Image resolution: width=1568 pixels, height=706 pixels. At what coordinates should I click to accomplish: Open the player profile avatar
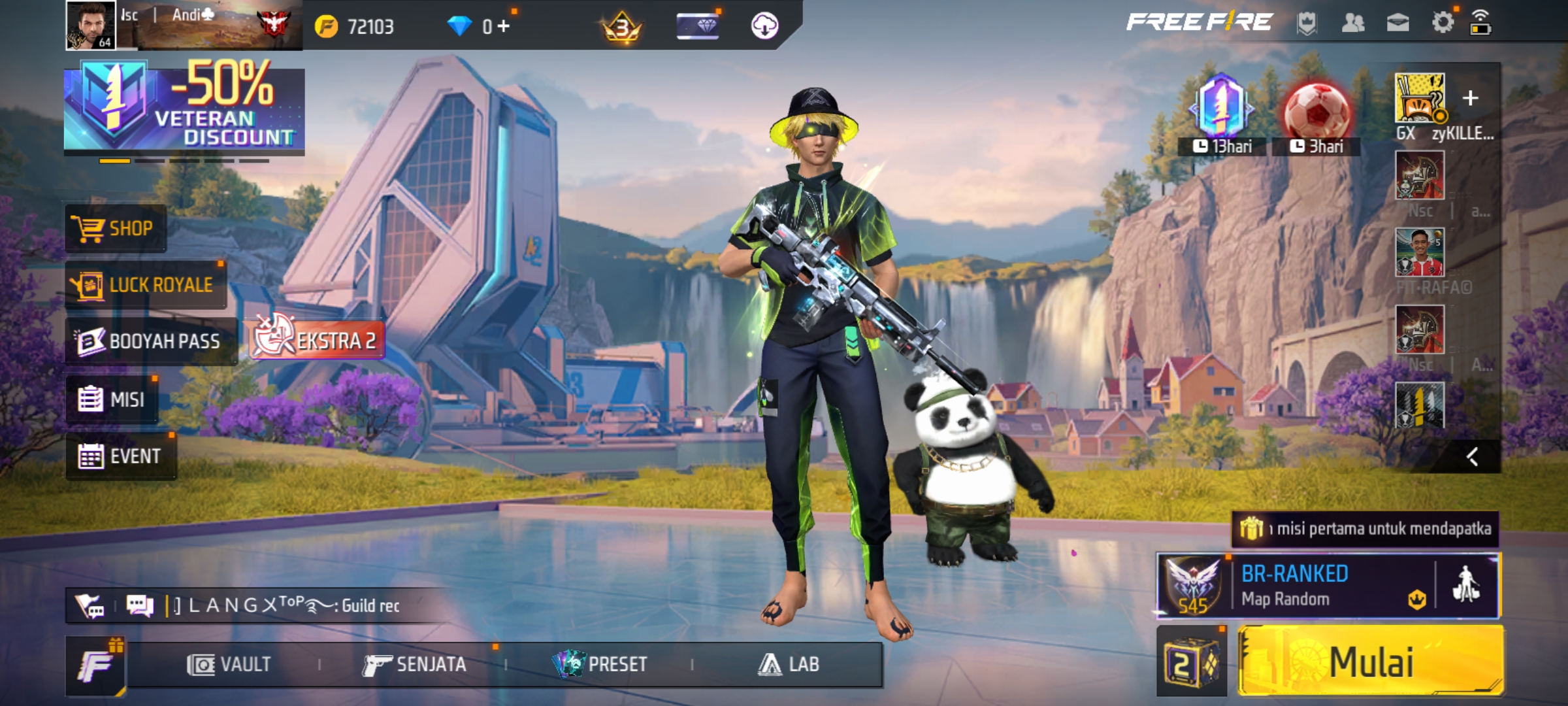click(91, 25)
